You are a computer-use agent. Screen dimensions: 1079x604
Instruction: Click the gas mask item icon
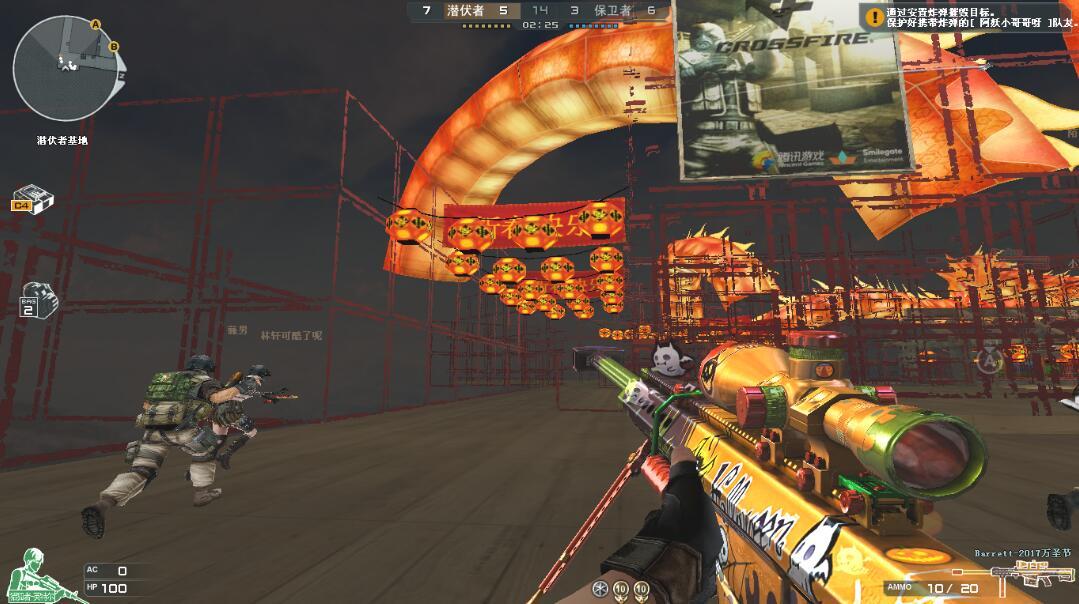pos(39,299)
